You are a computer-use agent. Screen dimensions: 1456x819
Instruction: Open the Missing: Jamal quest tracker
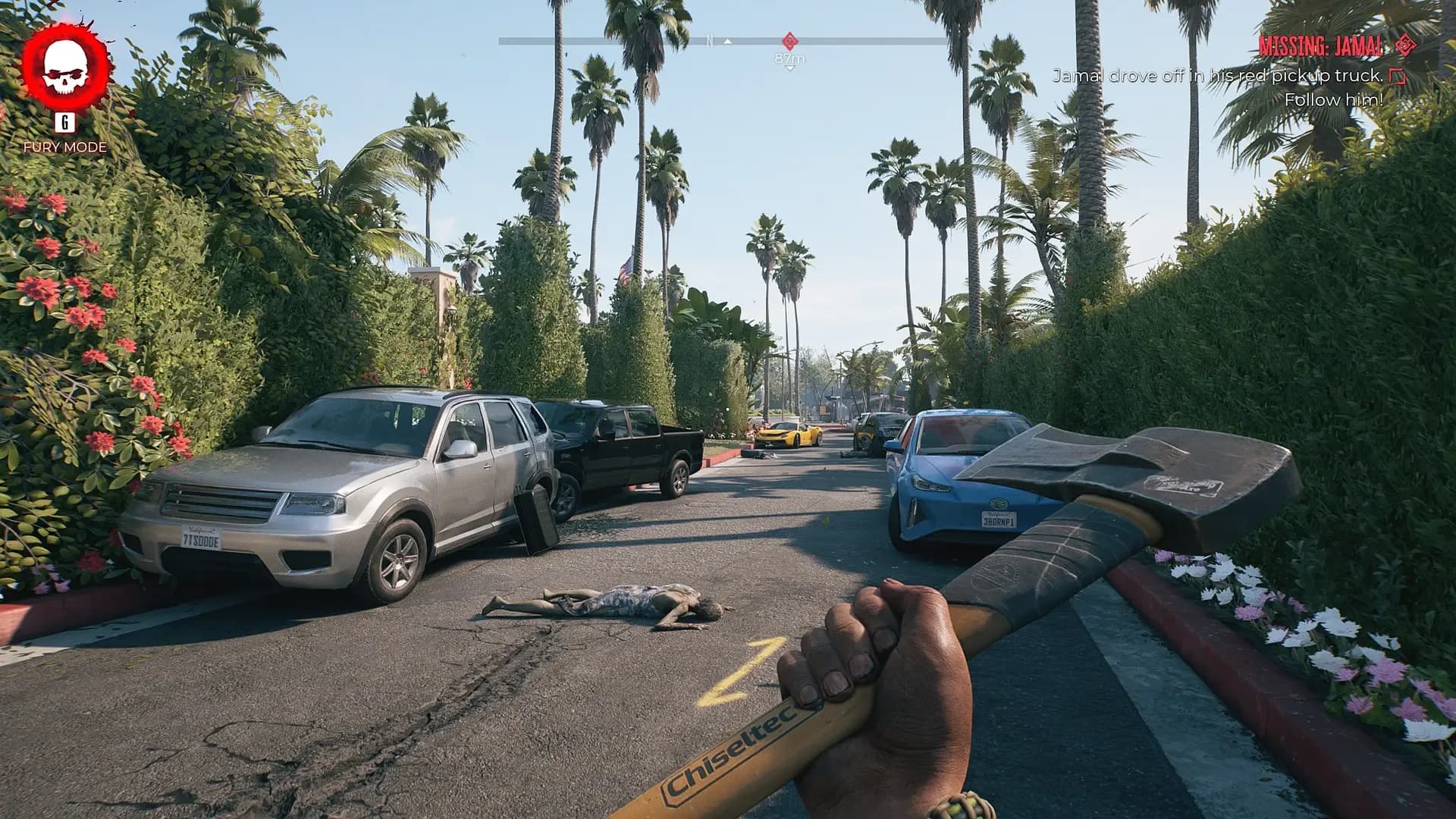[1319, 46]
